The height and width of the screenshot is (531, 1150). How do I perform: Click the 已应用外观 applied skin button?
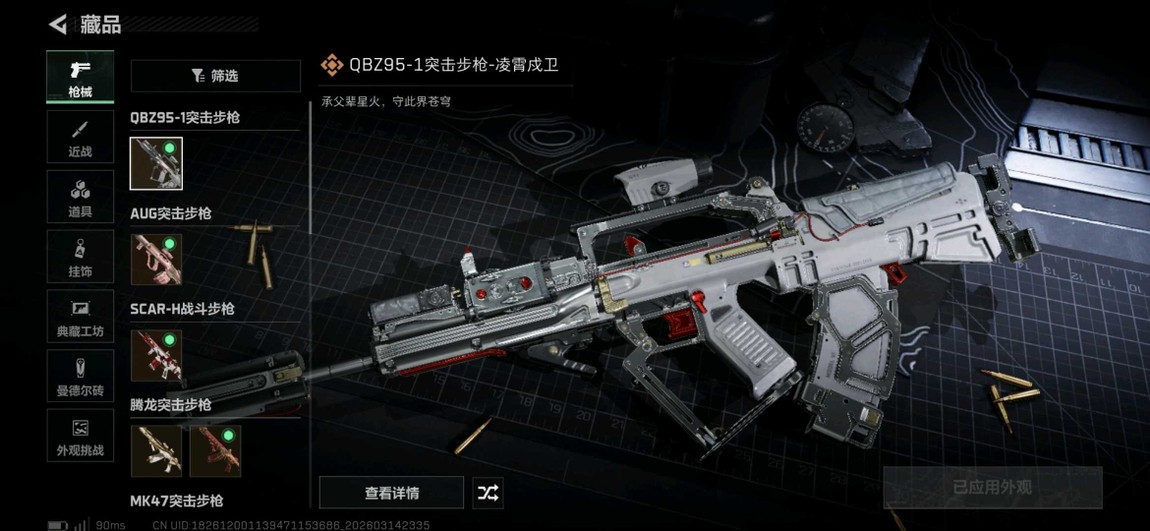(991, 488)
